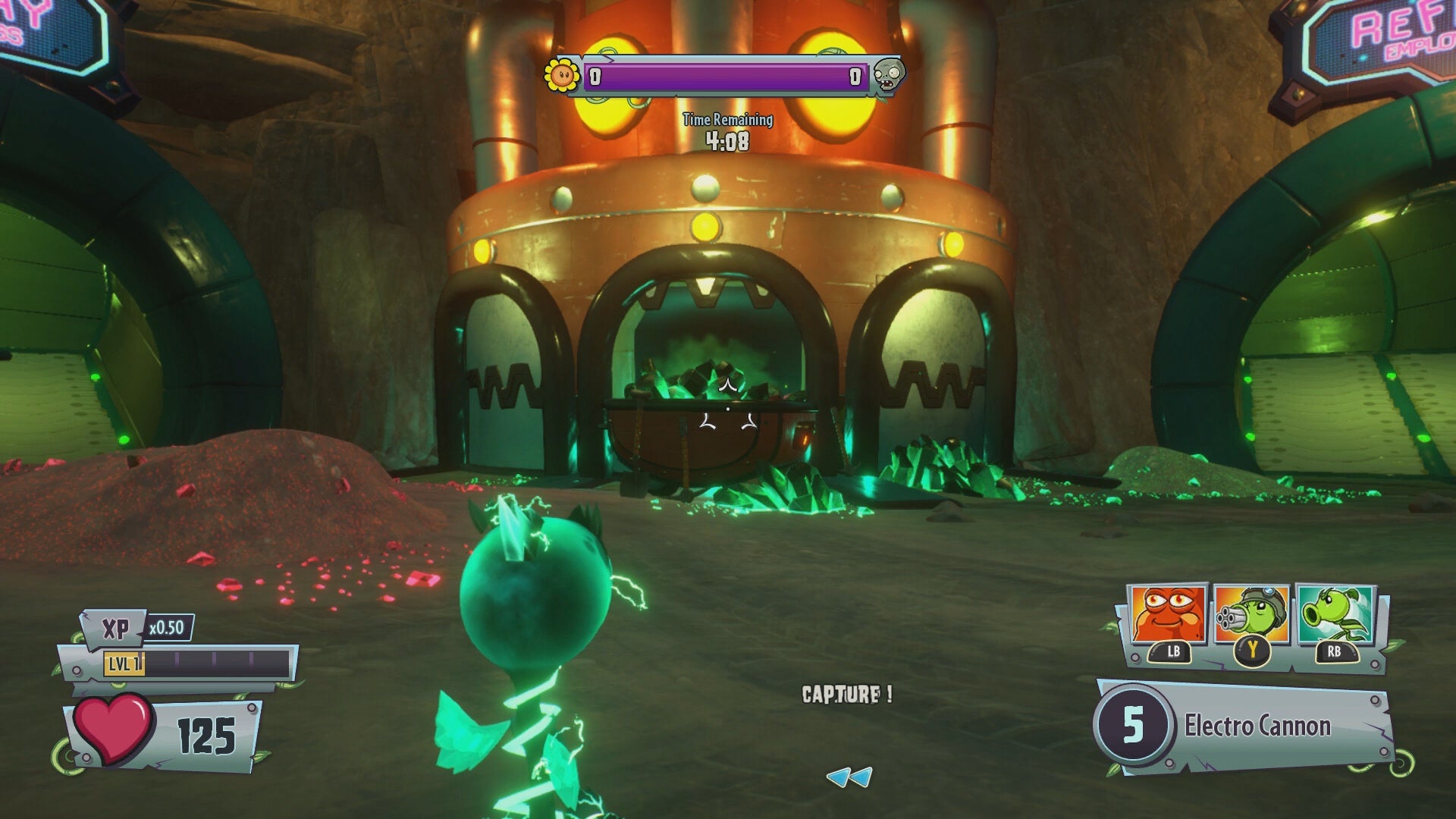
Task: Click the blue rewind arrows
Action: pos(849,777)
